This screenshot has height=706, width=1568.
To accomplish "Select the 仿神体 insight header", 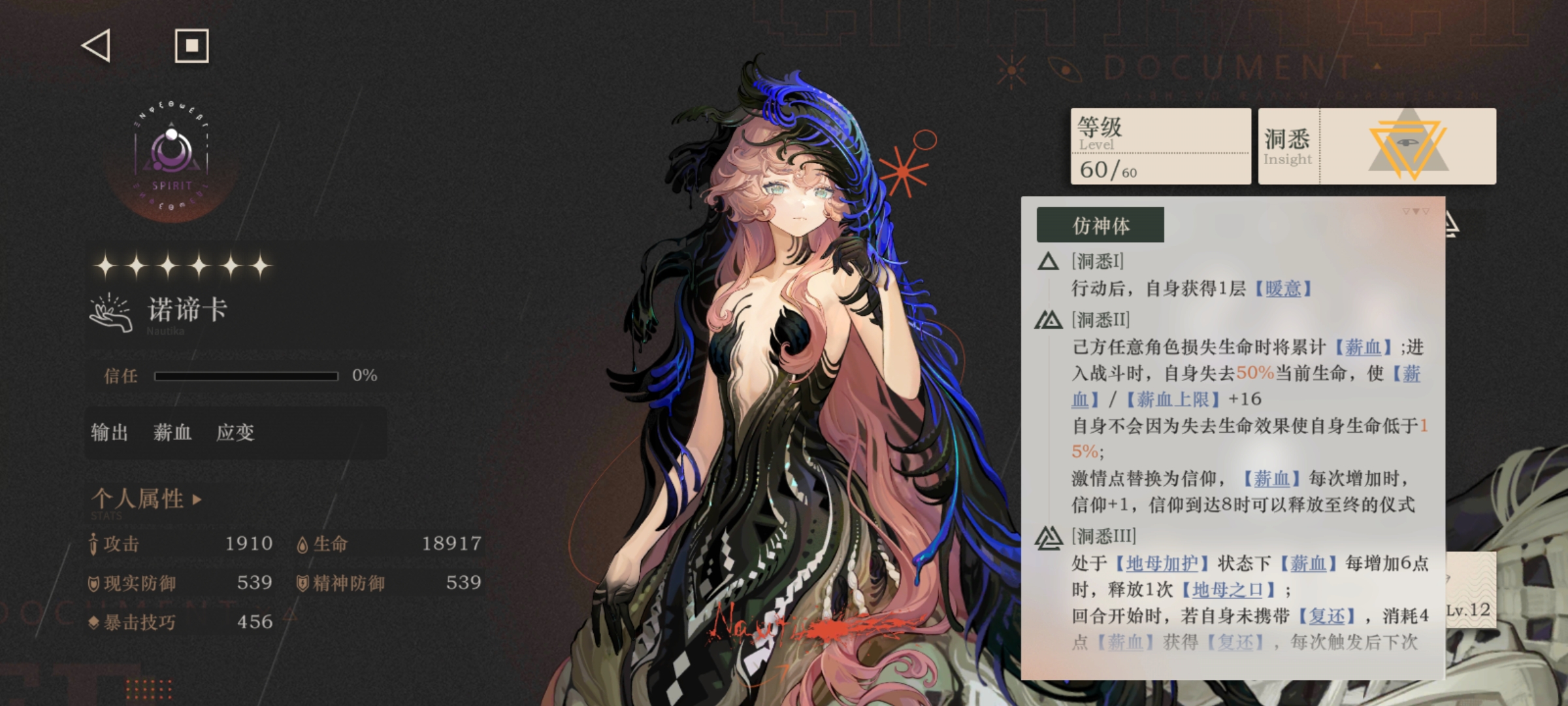I will (x=1100, y=226).
